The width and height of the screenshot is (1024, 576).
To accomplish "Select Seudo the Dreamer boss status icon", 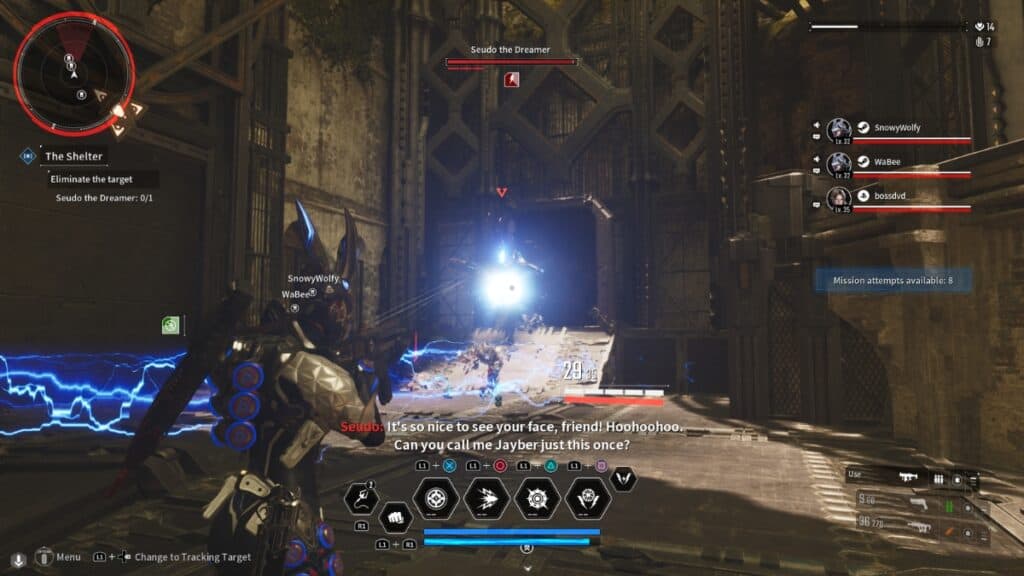I will pyautogui.click(x=512, y=79).
